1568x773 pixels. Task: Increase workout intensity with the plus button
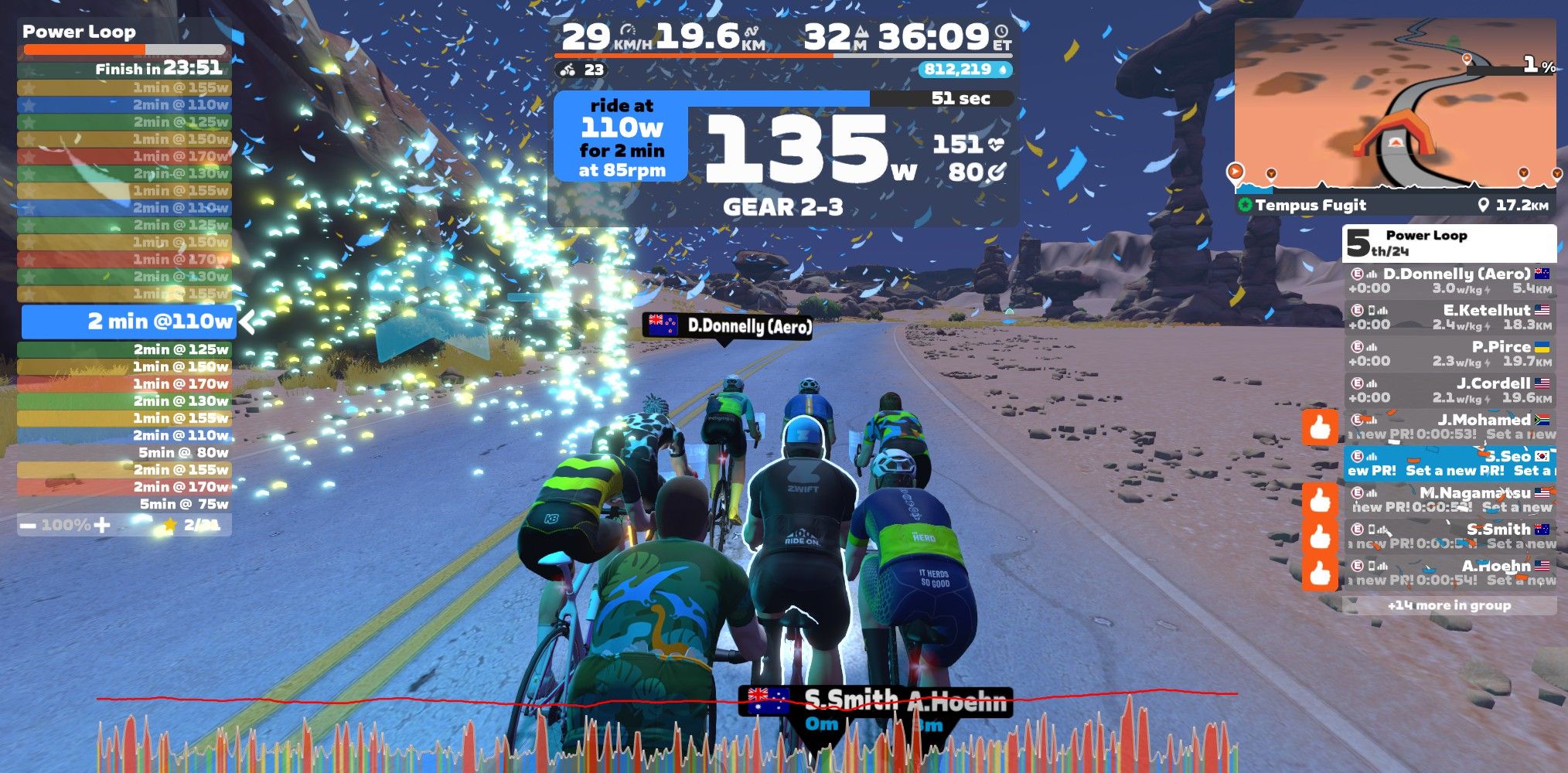102,526
